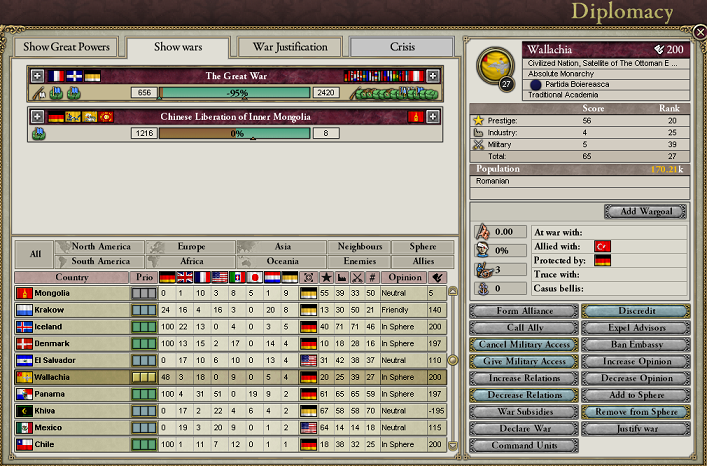707x466 pixels.
Task: Select the Justify war button
Action: pos(635,430)
